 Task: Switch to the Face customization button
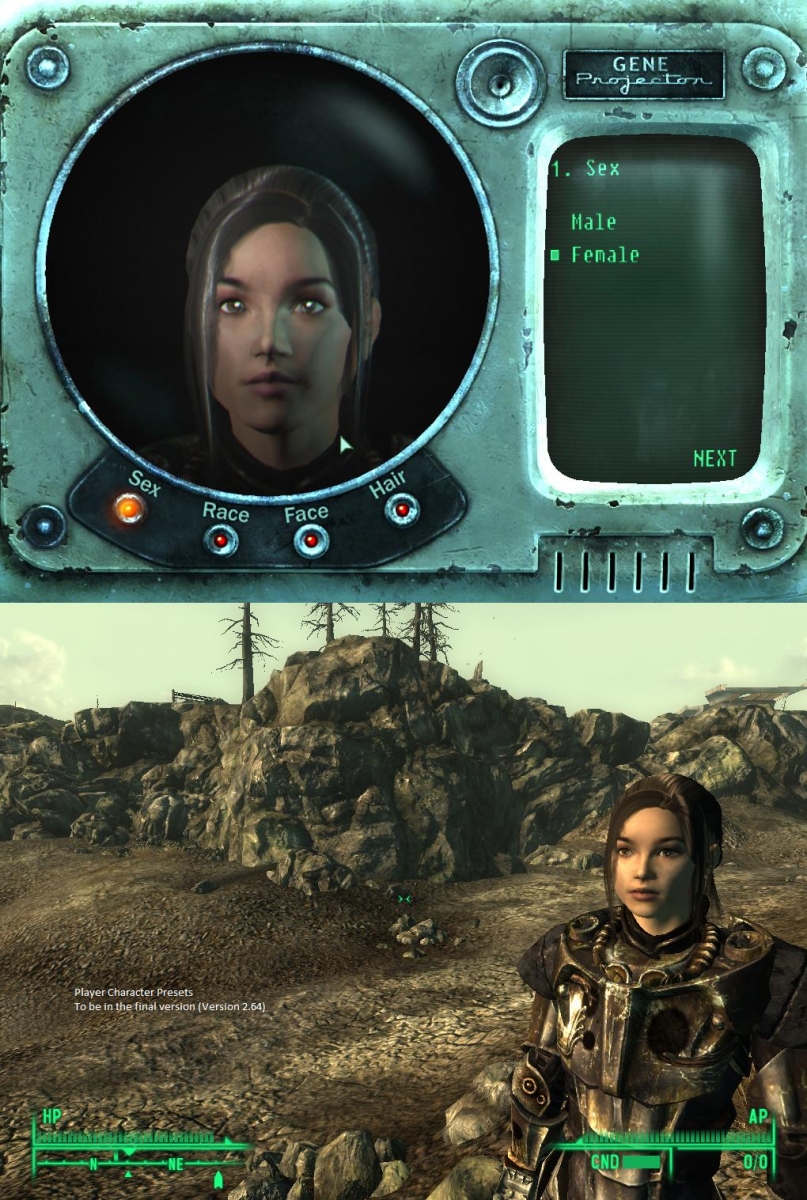[x=311, y=541]
